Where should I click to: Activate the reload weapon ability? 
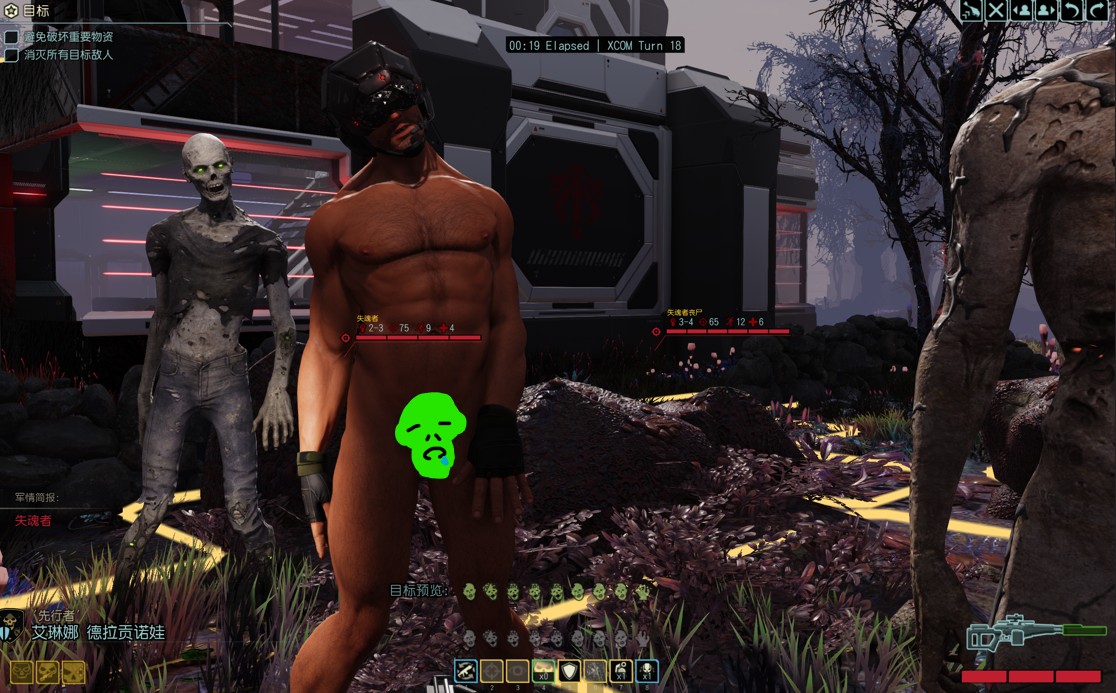click(466, 672)
